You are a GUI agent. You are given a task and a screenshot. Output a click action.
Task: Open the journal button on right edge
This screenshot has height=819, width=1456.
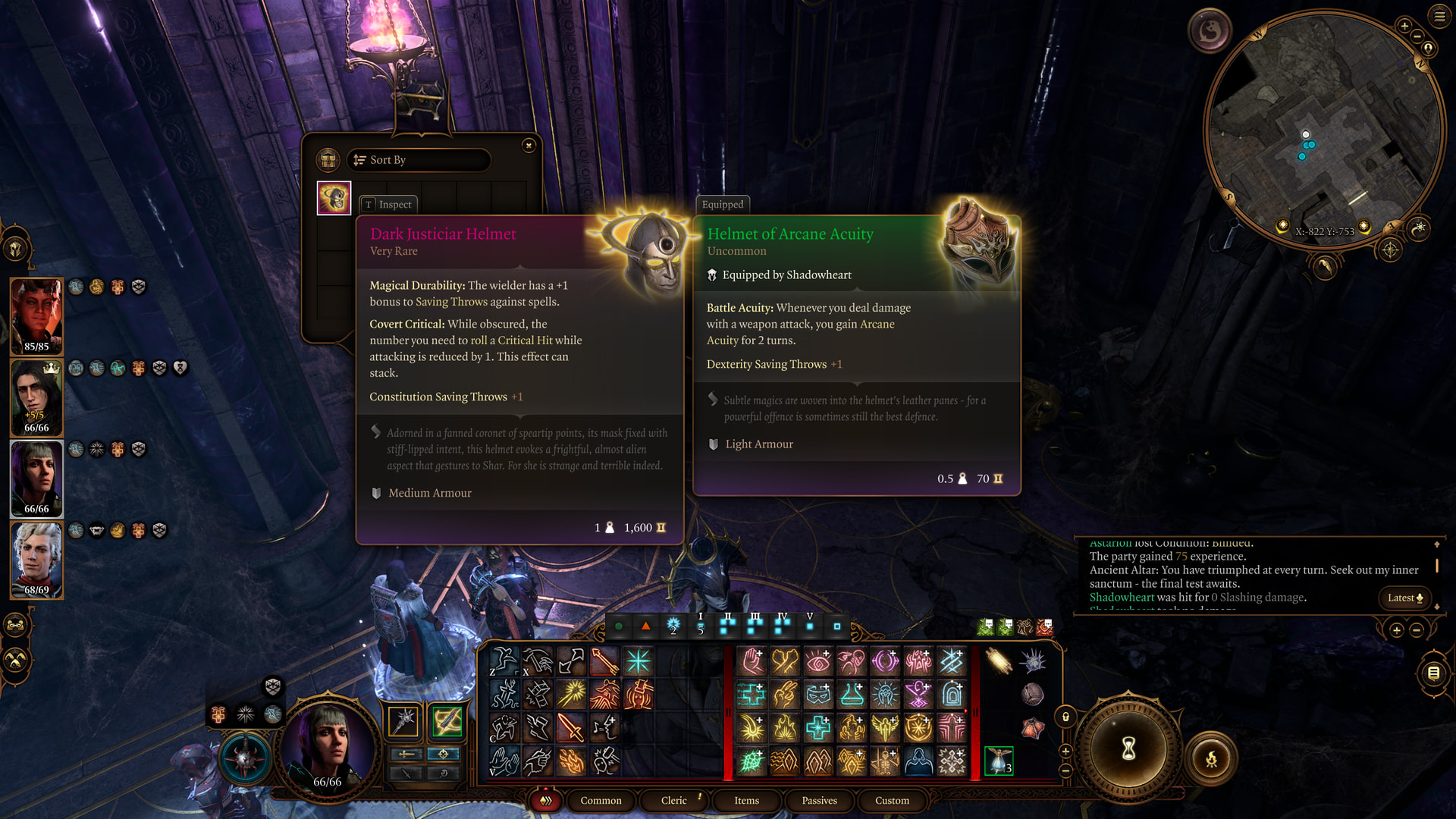(1433, 673)
